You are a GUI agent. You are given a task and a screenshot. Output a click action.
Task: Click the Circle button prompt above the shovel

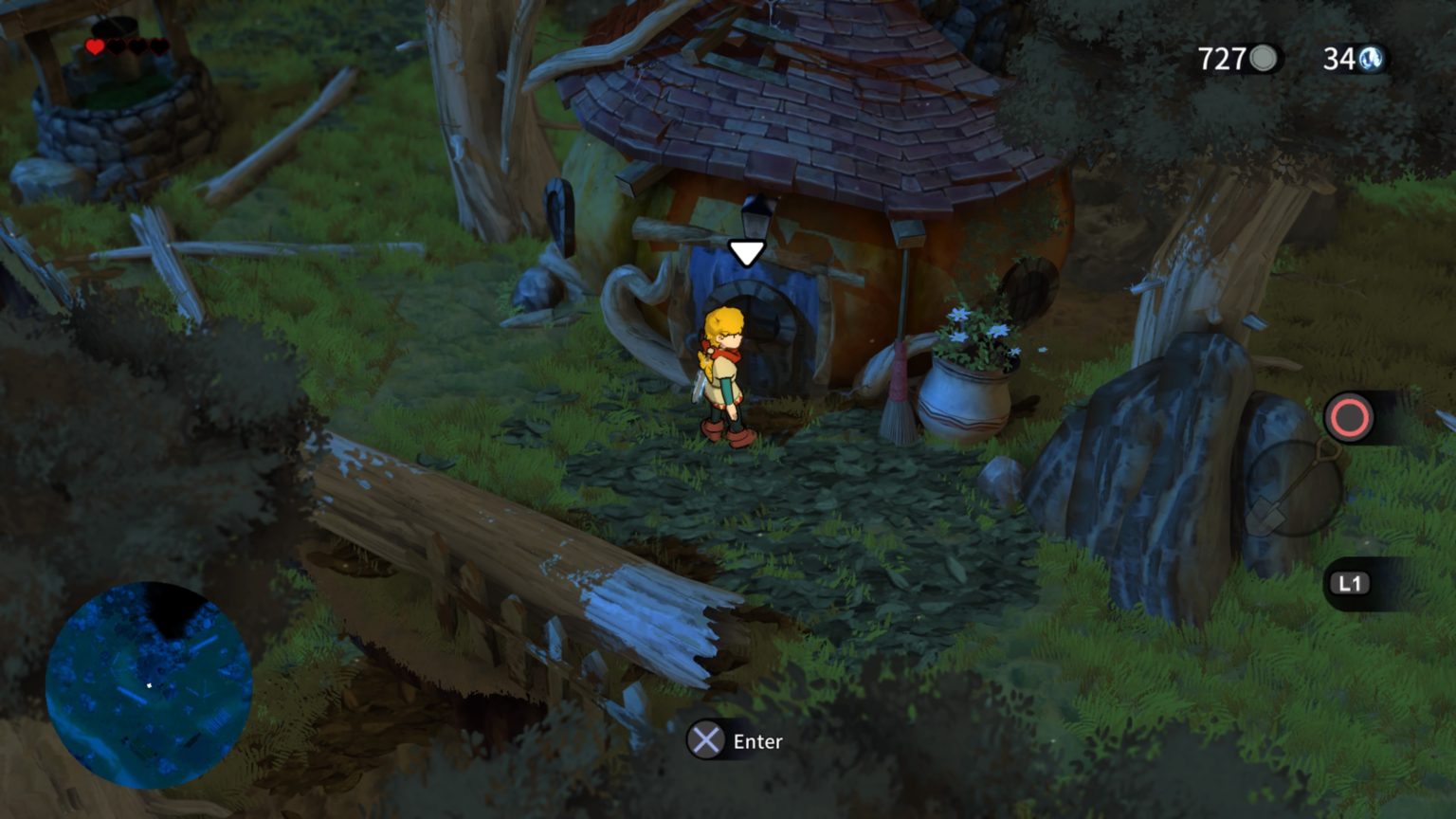tap(1347, 418)
